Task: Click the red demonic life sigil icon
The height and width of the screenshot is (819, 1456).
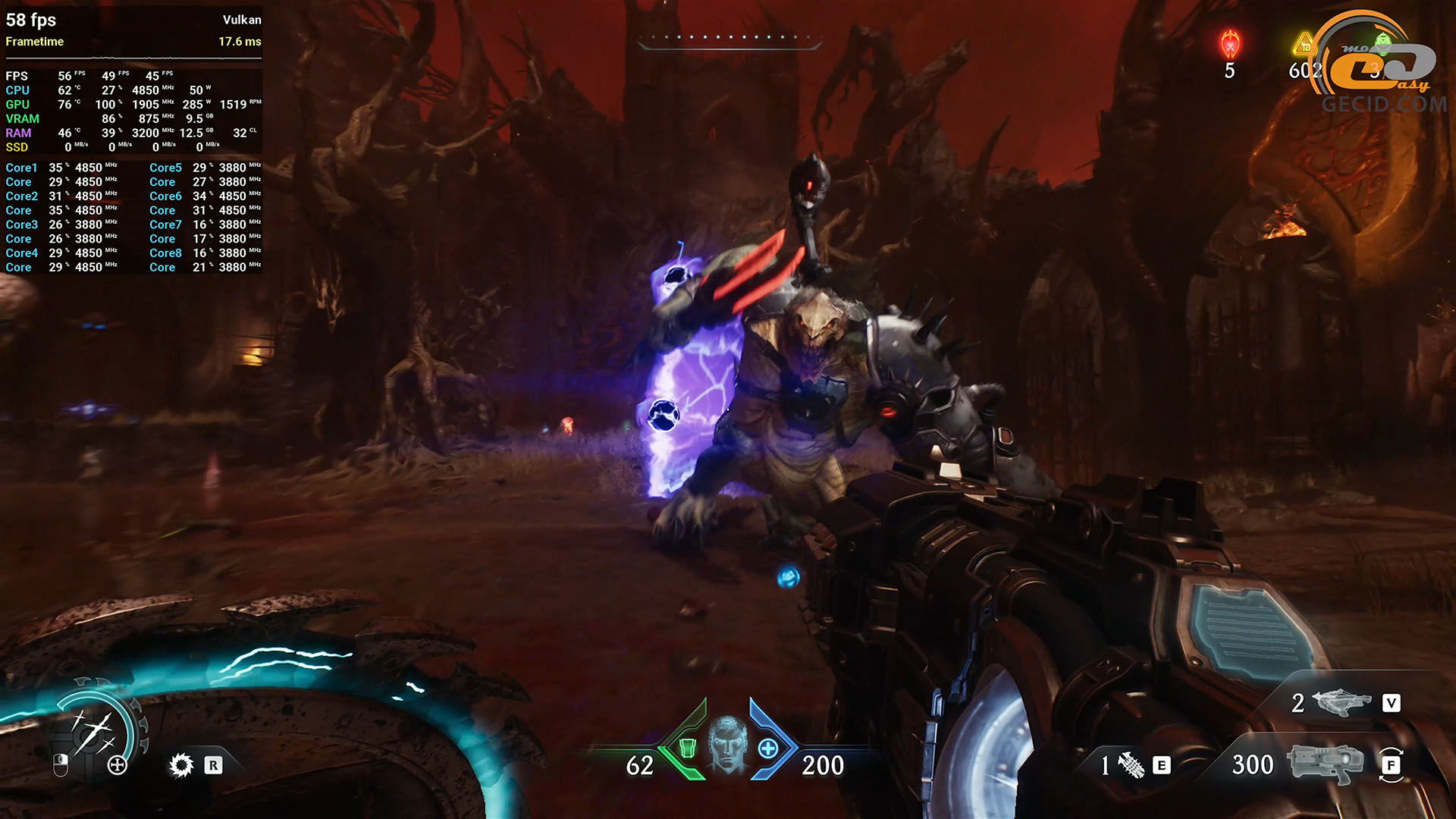Action: pyautogui.click(x=1229, y=44)
